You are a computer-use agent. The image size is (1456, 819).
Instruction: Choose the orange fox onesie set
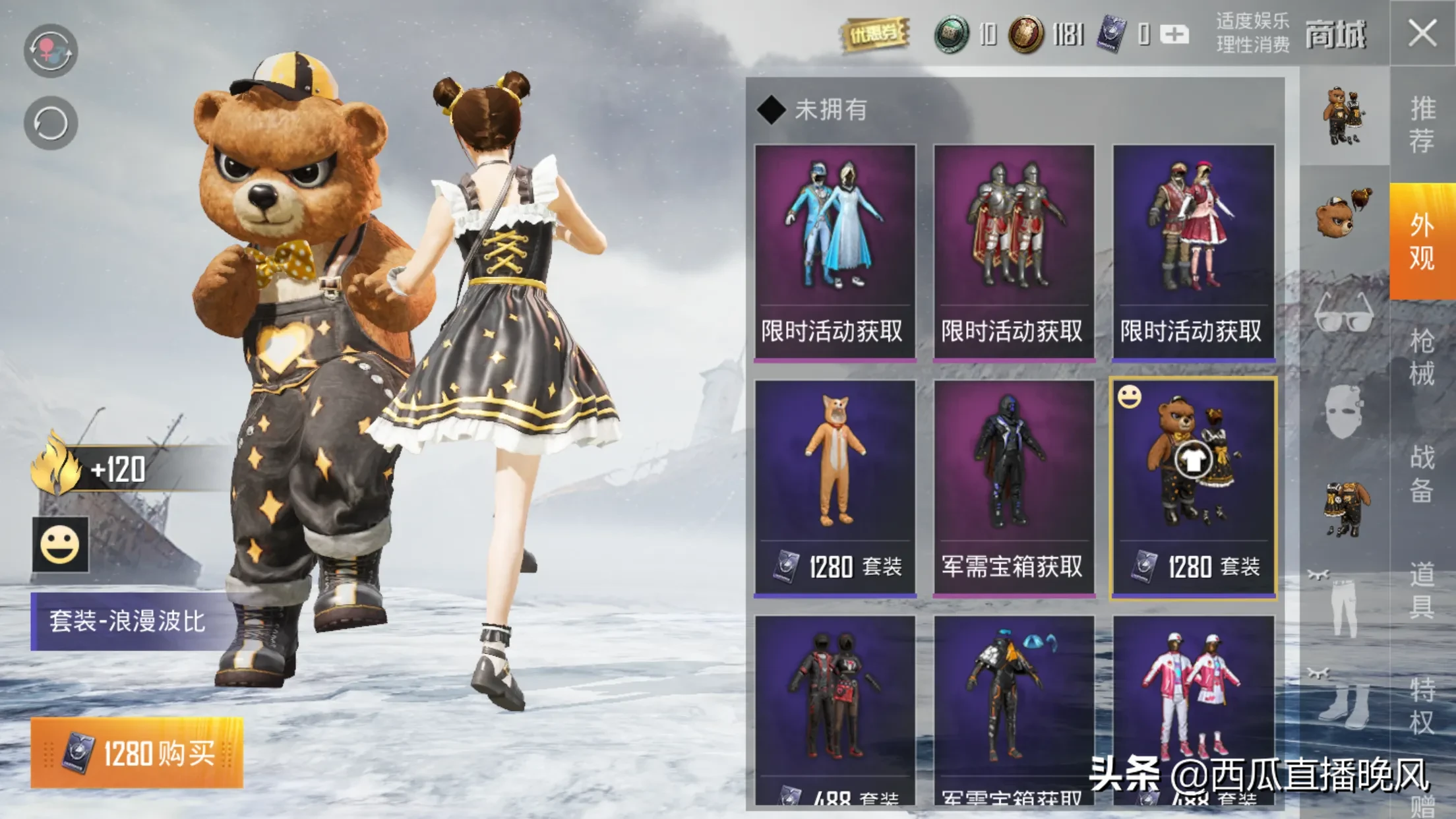(x=835, y=488)
